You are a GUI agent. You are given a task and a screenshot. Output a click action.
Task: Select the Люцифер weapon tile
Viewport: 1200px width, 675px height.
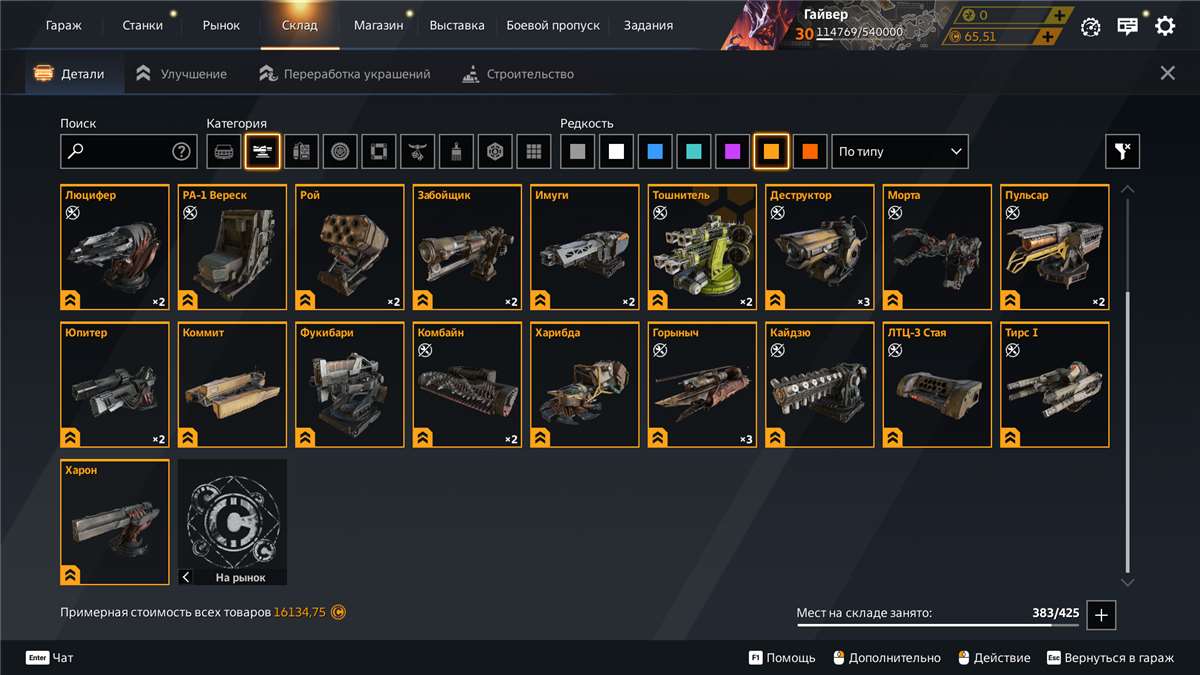click(115, 248)
